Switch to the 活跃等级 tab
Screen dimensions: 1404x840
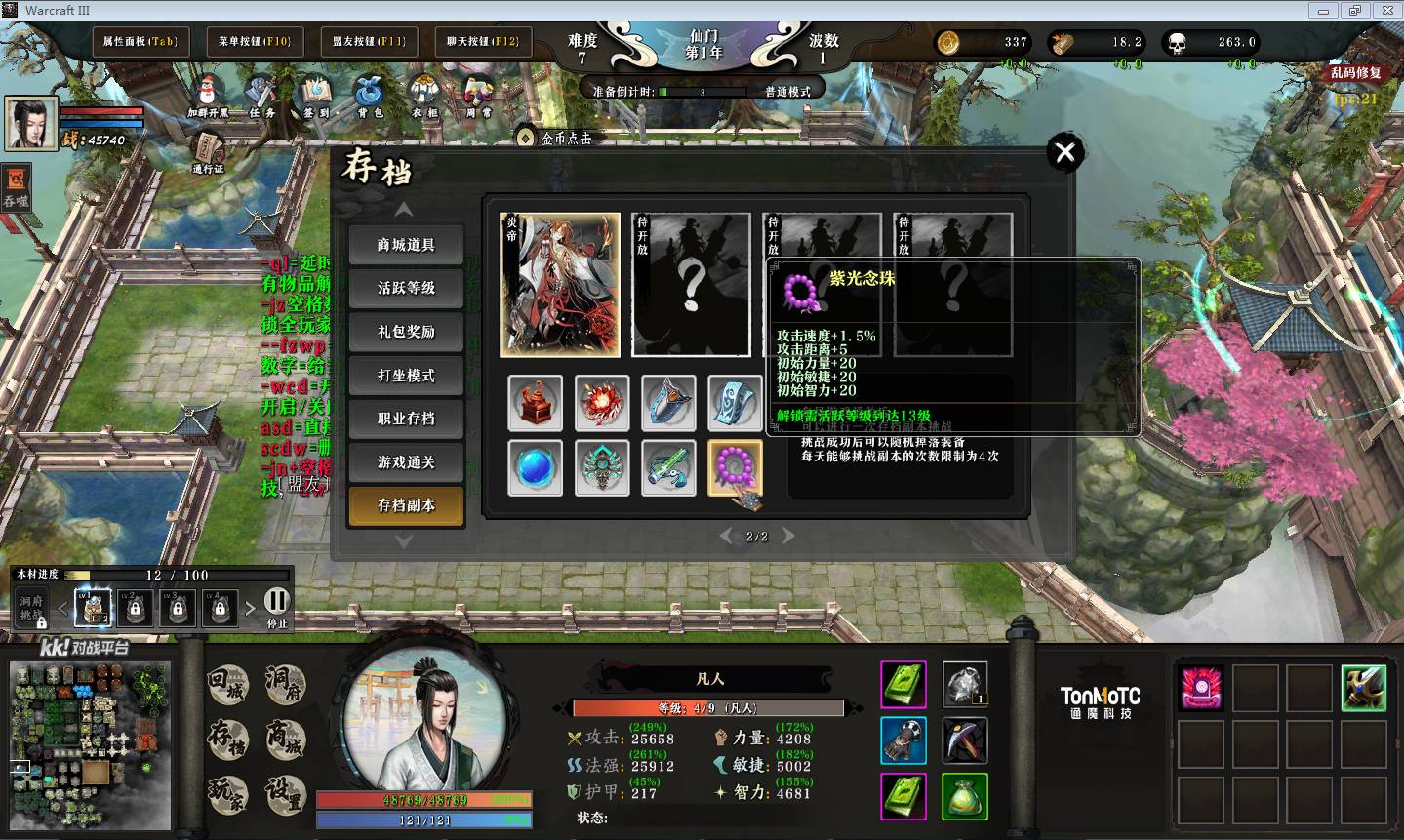pos(406,288)
